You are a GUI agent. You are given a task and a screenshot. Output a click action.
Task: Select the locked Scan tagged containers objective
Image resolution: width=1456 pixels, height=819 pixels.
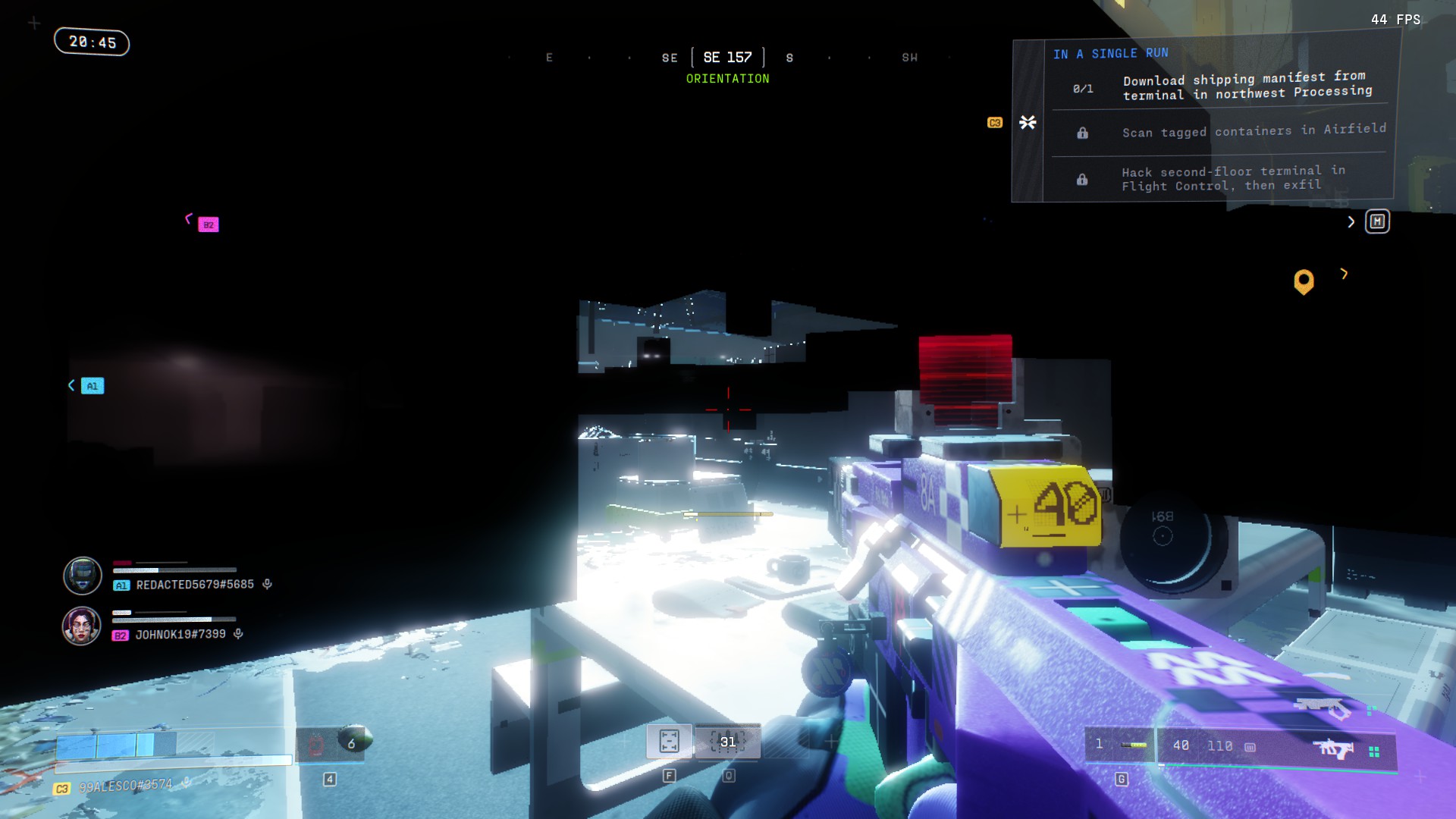tap(1253, 131)
